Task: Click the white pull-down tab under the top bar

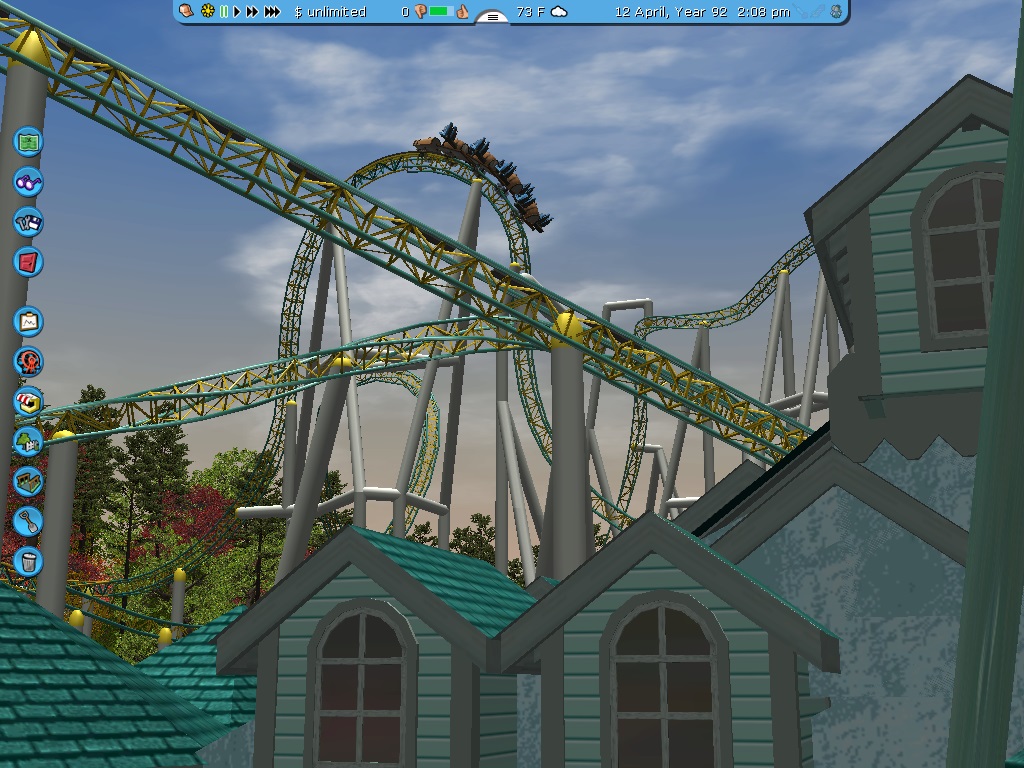Action: [492, 17]
